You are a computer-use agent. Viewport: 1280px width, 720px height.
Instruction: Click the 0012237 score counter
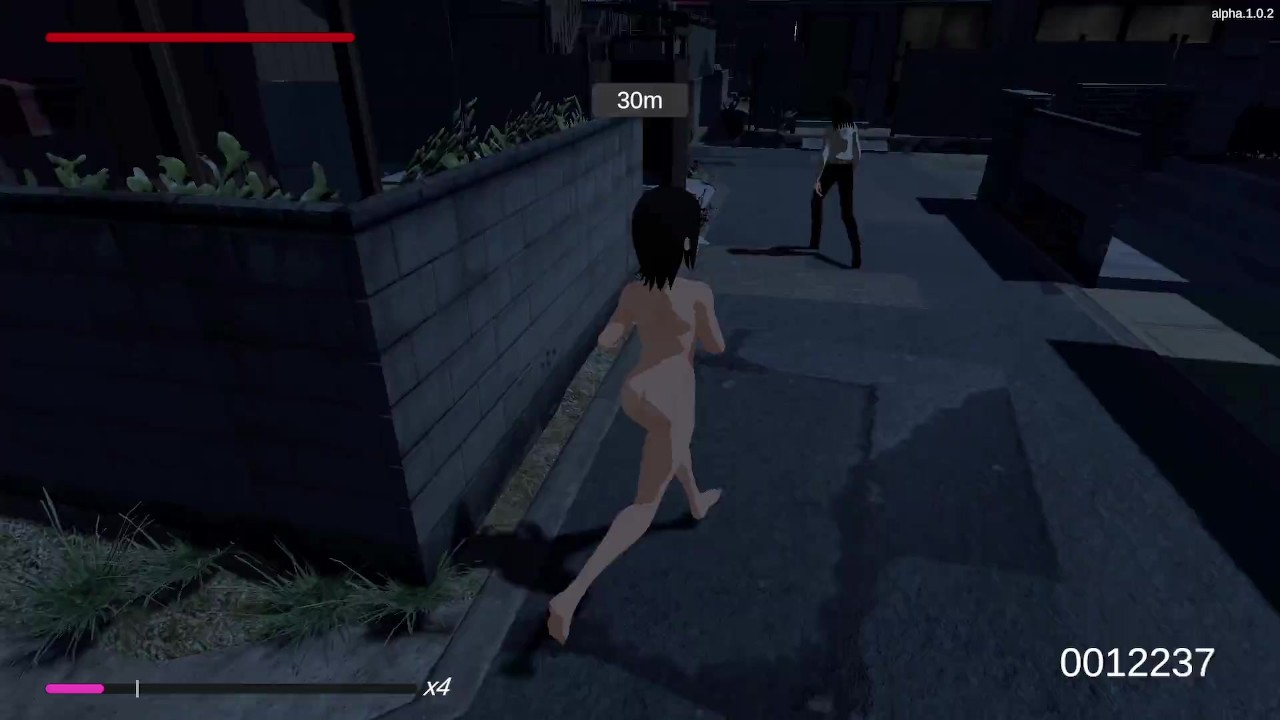pyautogui.click(x=1136, y=662)
